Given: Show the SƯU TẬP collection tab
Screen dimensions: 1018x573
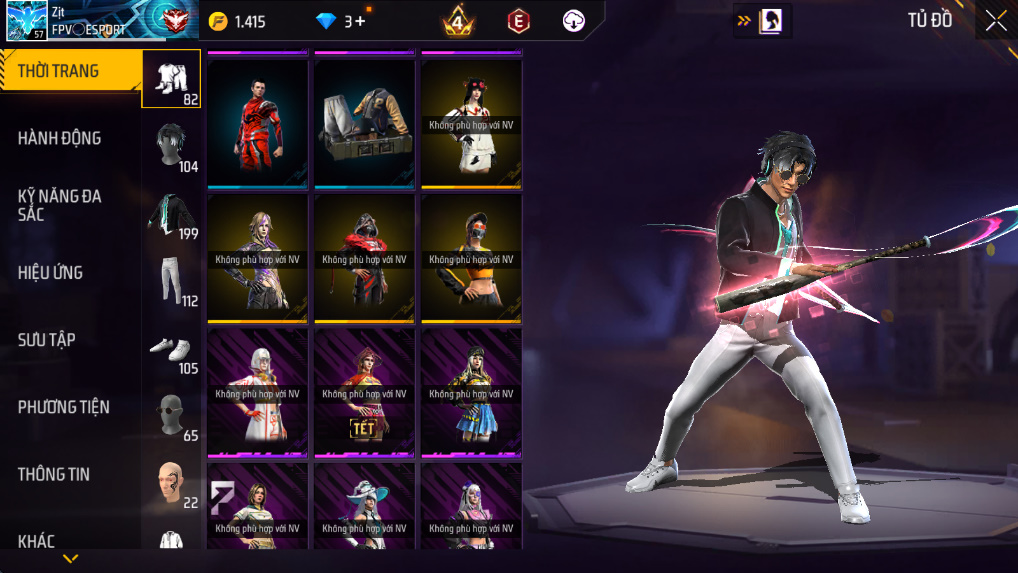Looking at the screenshot, I should (x=47, y=340).
